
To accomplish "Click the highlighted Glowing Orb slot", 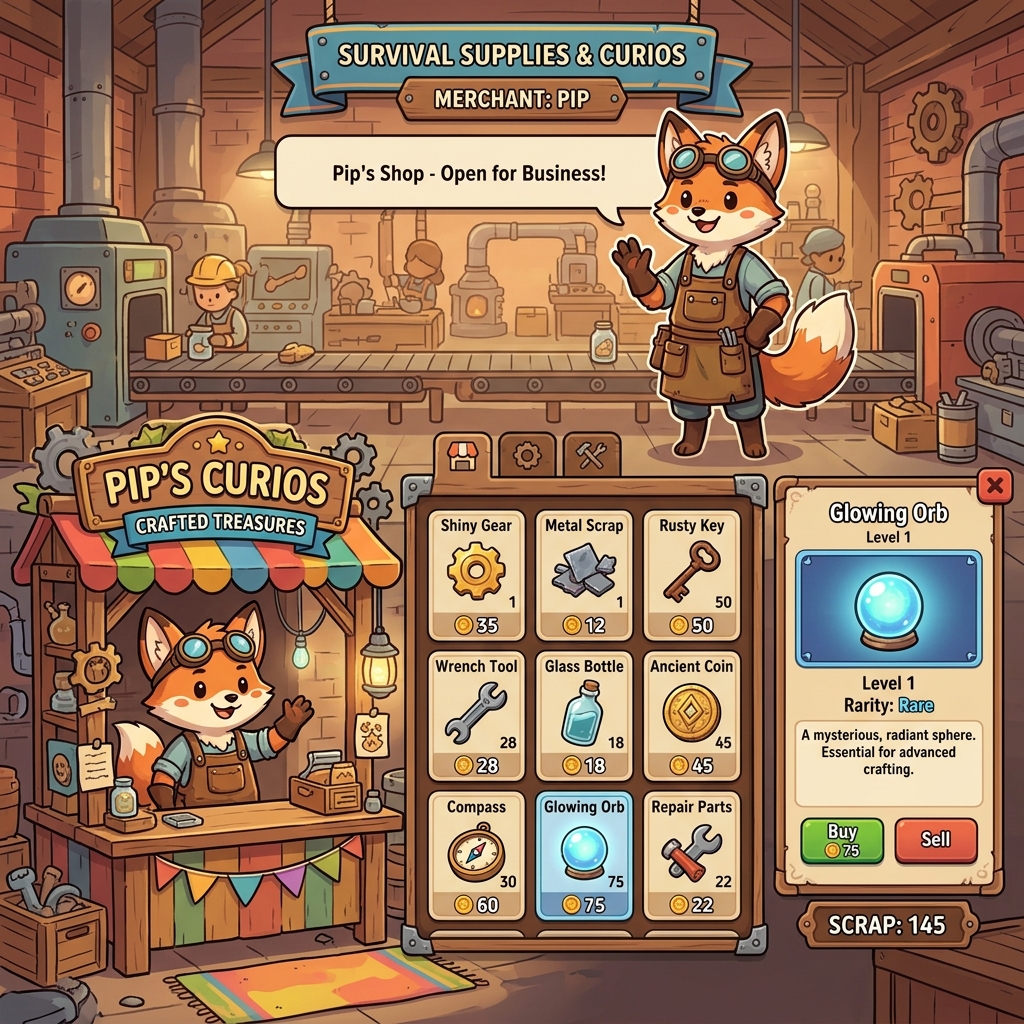I will point(584,855).
